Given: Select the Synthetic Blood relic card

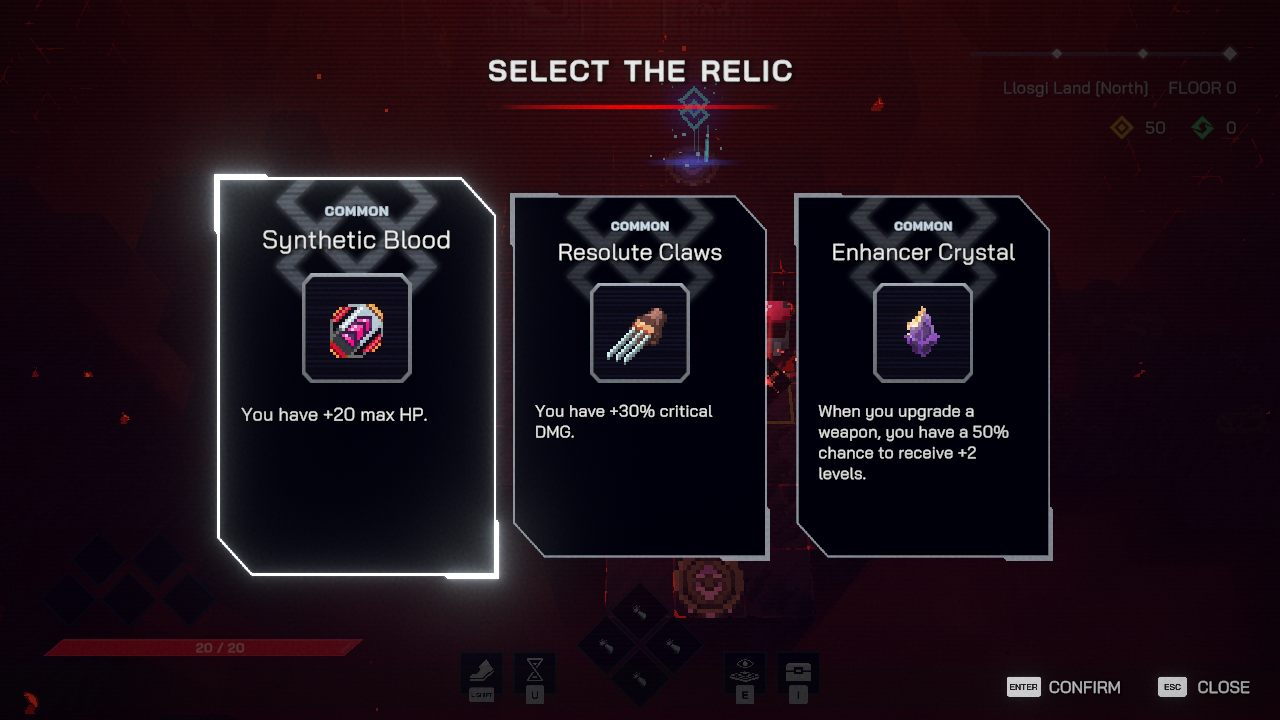Looking at the screenshot, I should coord(356,375).
